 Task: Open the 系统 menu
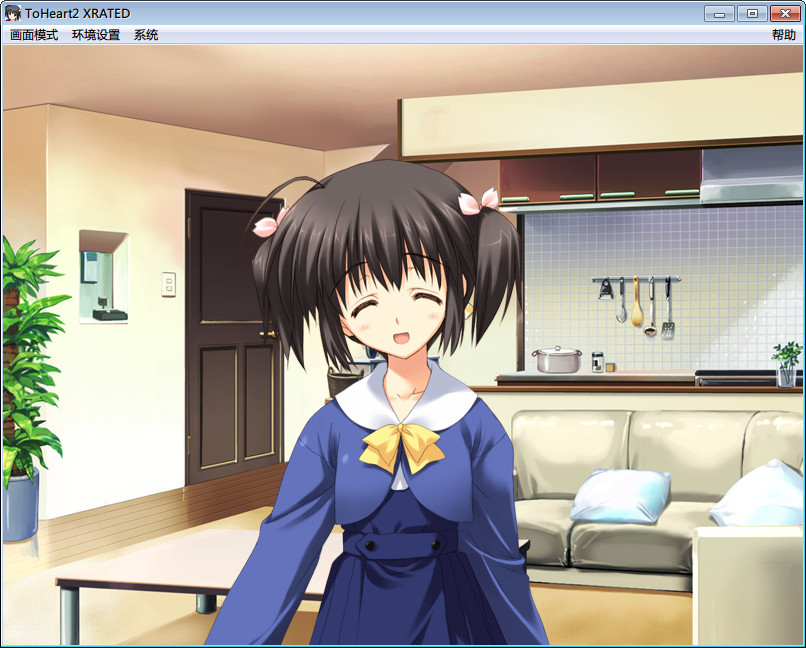146,35
